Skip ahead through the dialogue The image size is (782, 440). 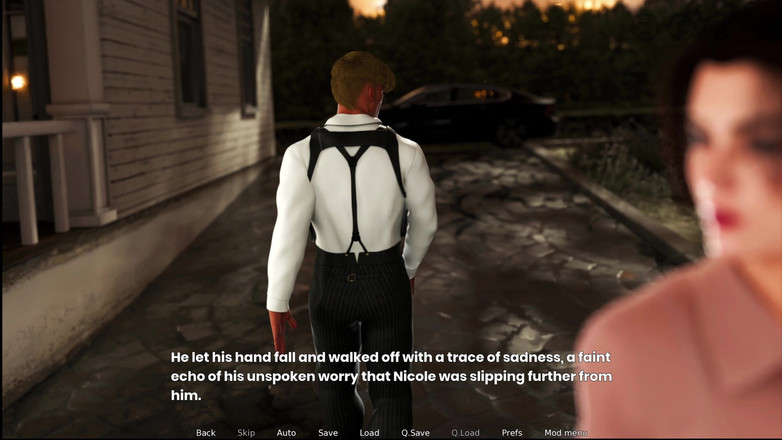coord(246,433)
